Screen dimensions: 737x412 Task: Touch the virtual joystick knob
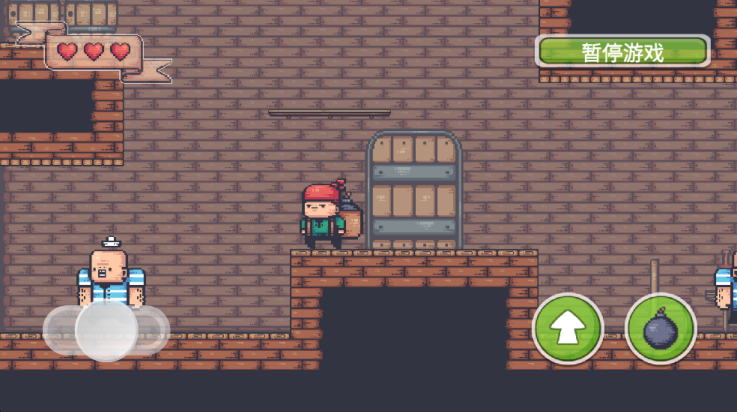pos(106,330)
